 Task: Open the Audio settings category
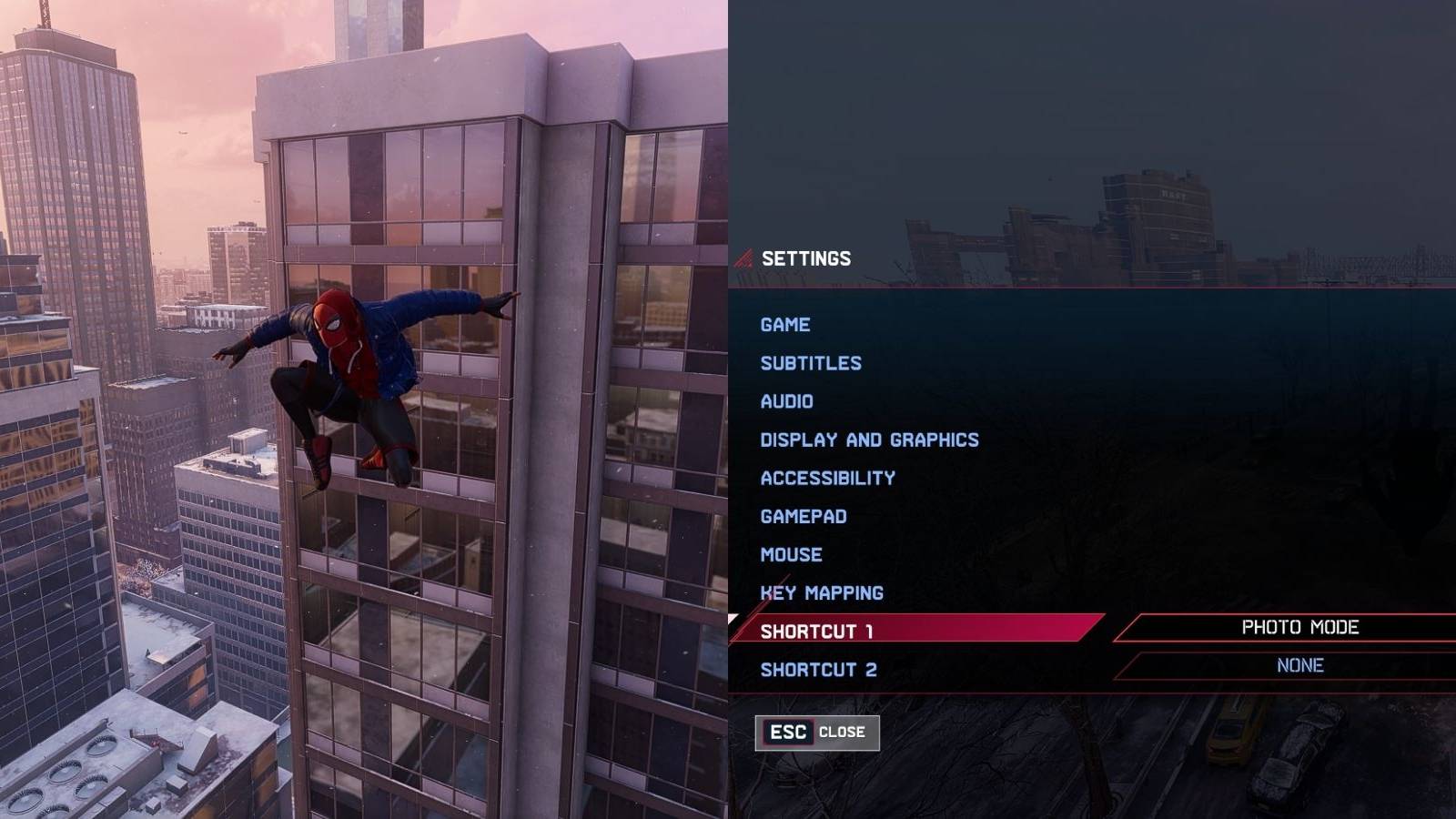[787, 400]
